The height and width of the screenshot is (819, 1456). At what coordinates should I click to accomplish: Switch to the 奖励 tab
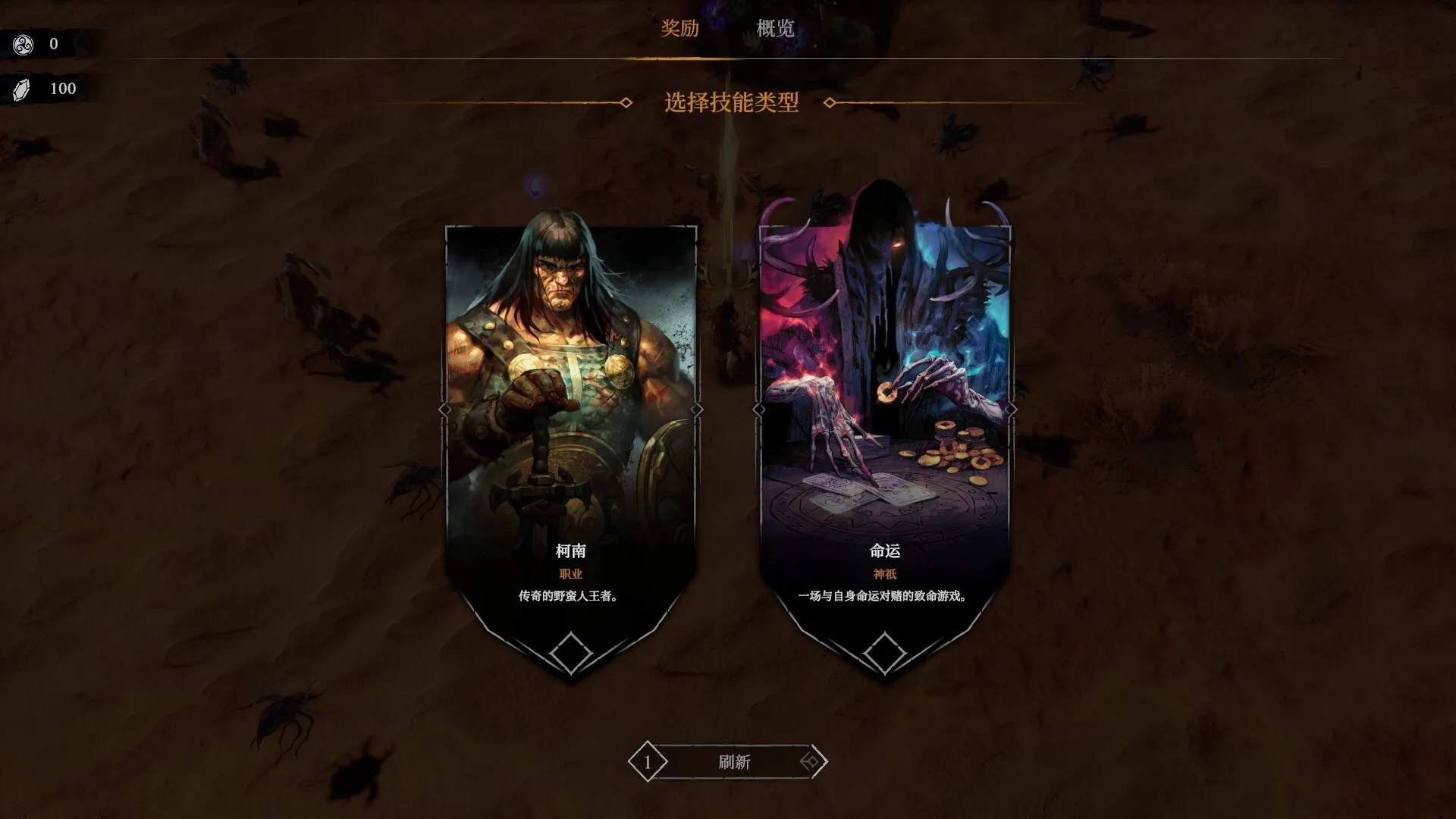pos(682,30)
